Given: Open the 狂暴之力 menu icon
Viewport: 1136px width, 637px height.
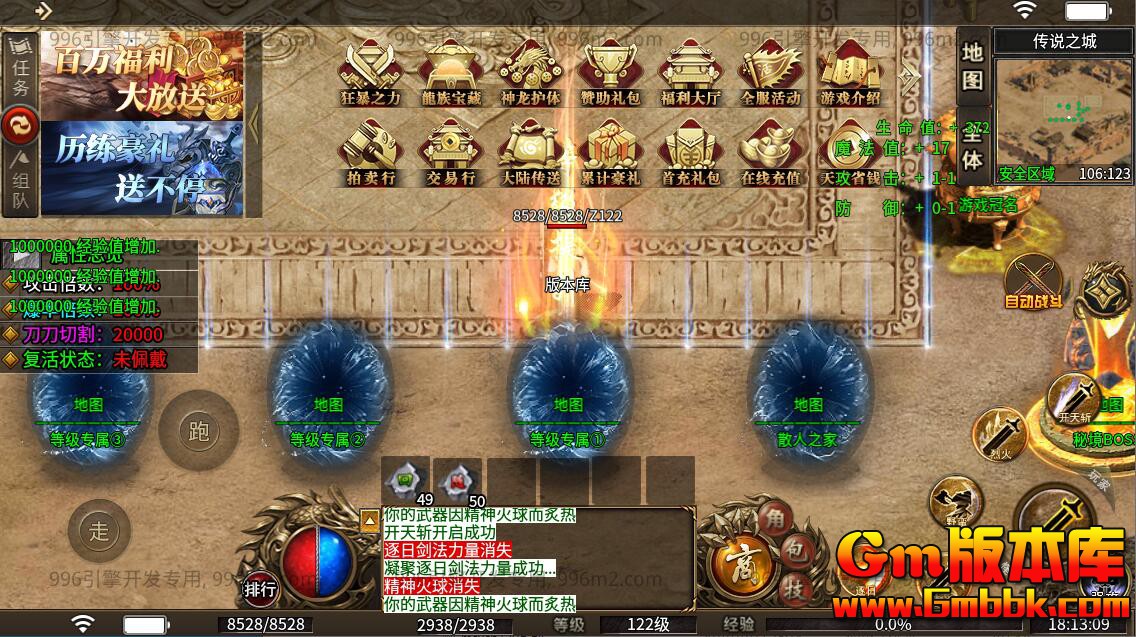Looking at the screenshot, I should pos(370,70).
